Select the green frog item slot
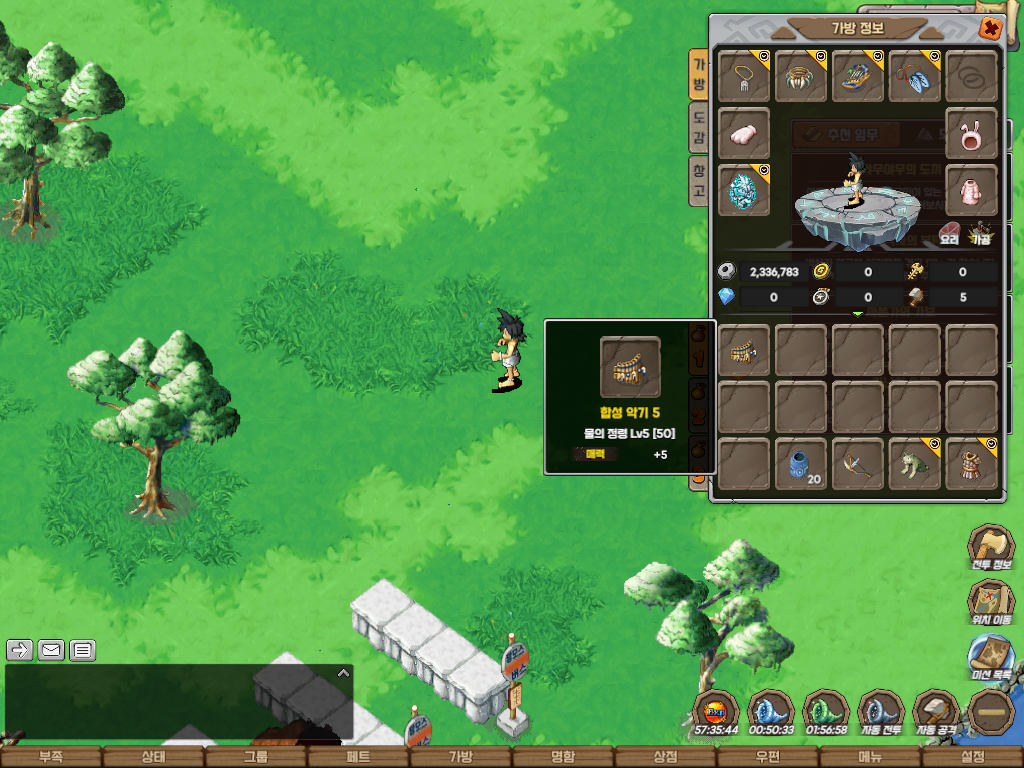Image resolution: width=1024 pixels, height=768 pixels. click(914, 464)
